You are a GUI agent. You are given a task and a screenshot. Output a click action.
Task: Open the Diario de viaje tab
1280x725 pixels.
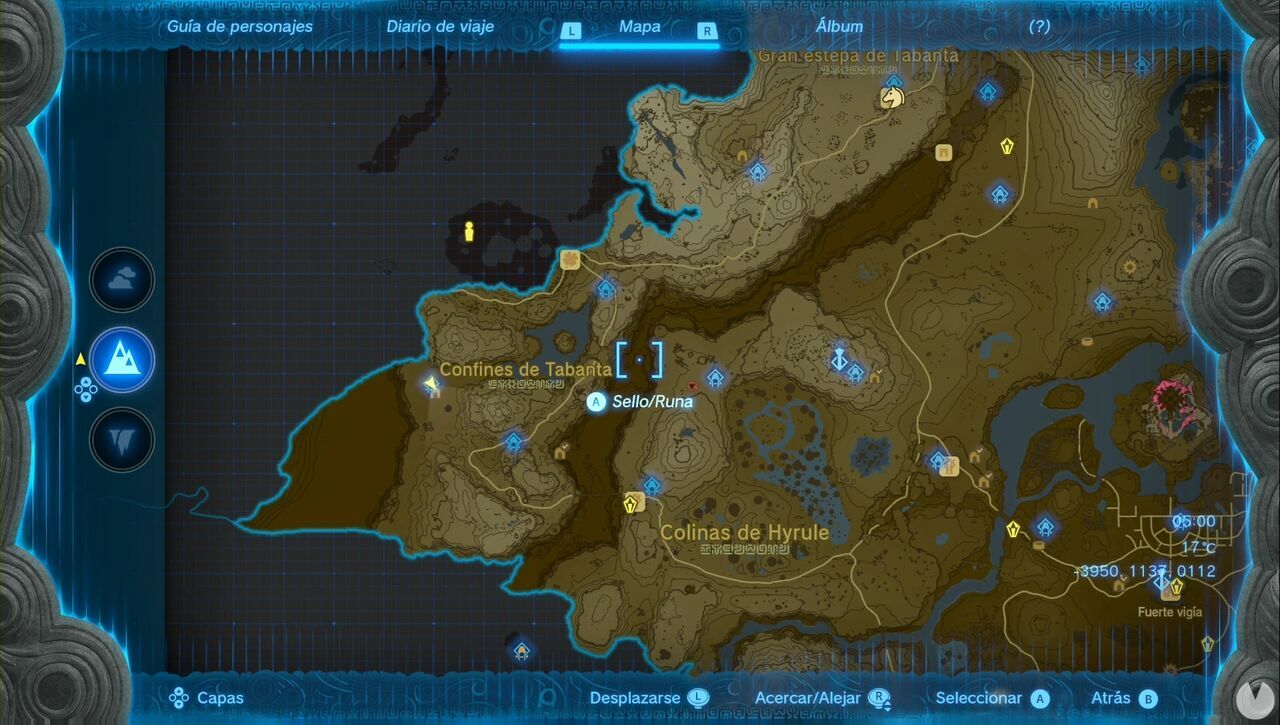coord(440,26)
